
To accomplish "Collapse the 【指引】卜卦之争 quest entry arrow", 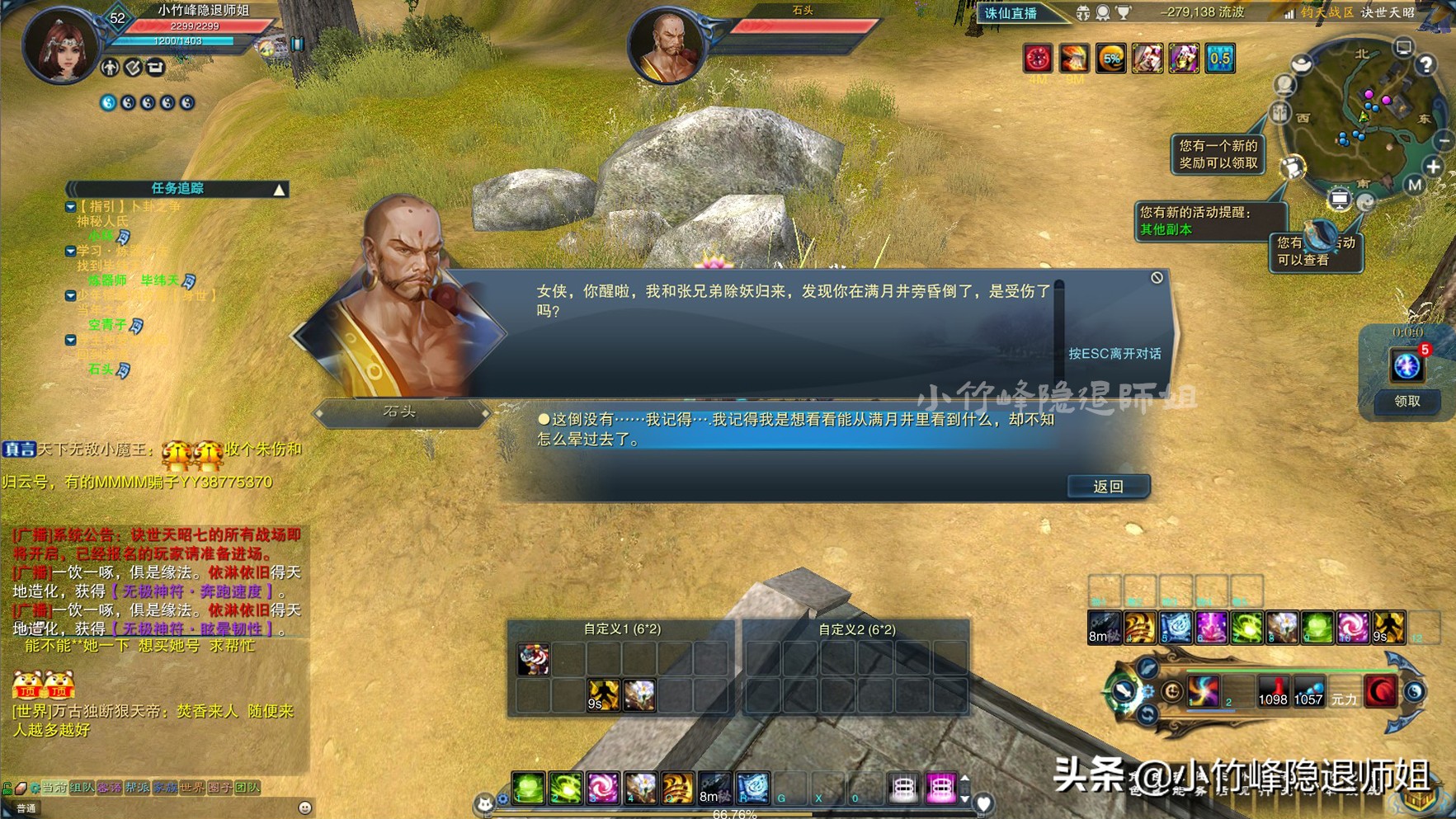I will click(x=70, y=208).
